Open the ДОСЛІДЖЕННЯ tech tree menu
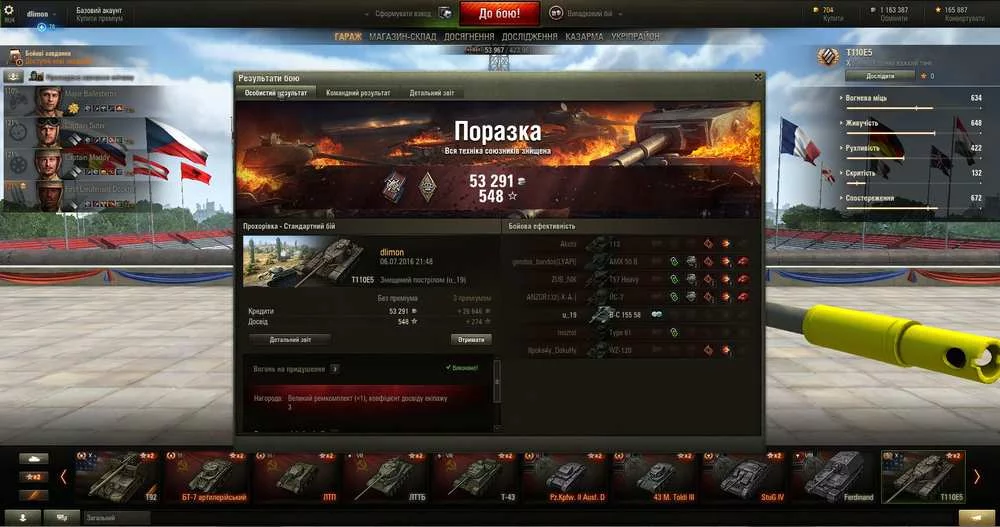Screen dimensions: 1000x527 pos(529,37)
